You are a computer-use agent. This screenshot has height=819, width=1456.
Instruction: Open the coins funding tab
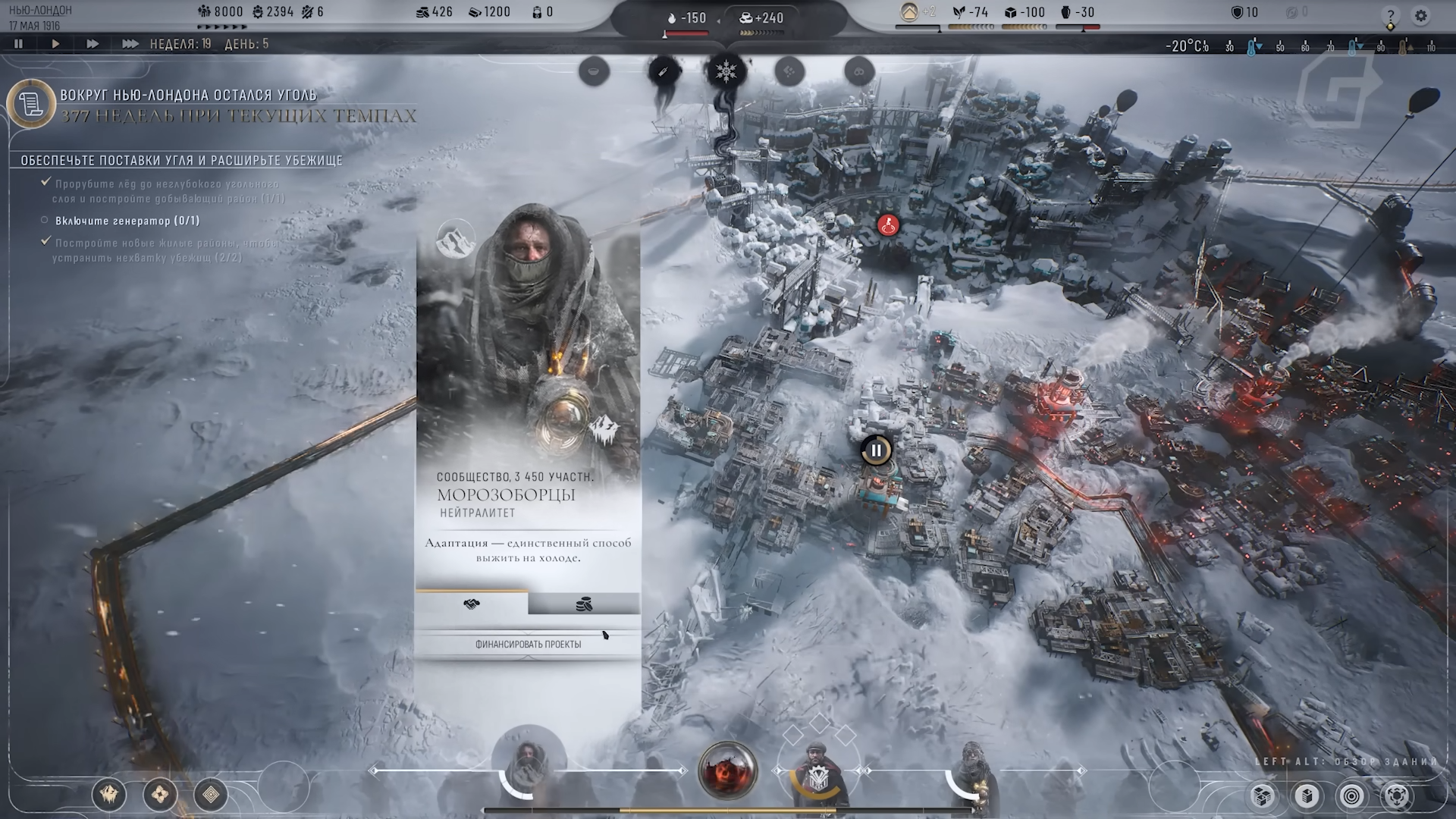coord(584,604)
